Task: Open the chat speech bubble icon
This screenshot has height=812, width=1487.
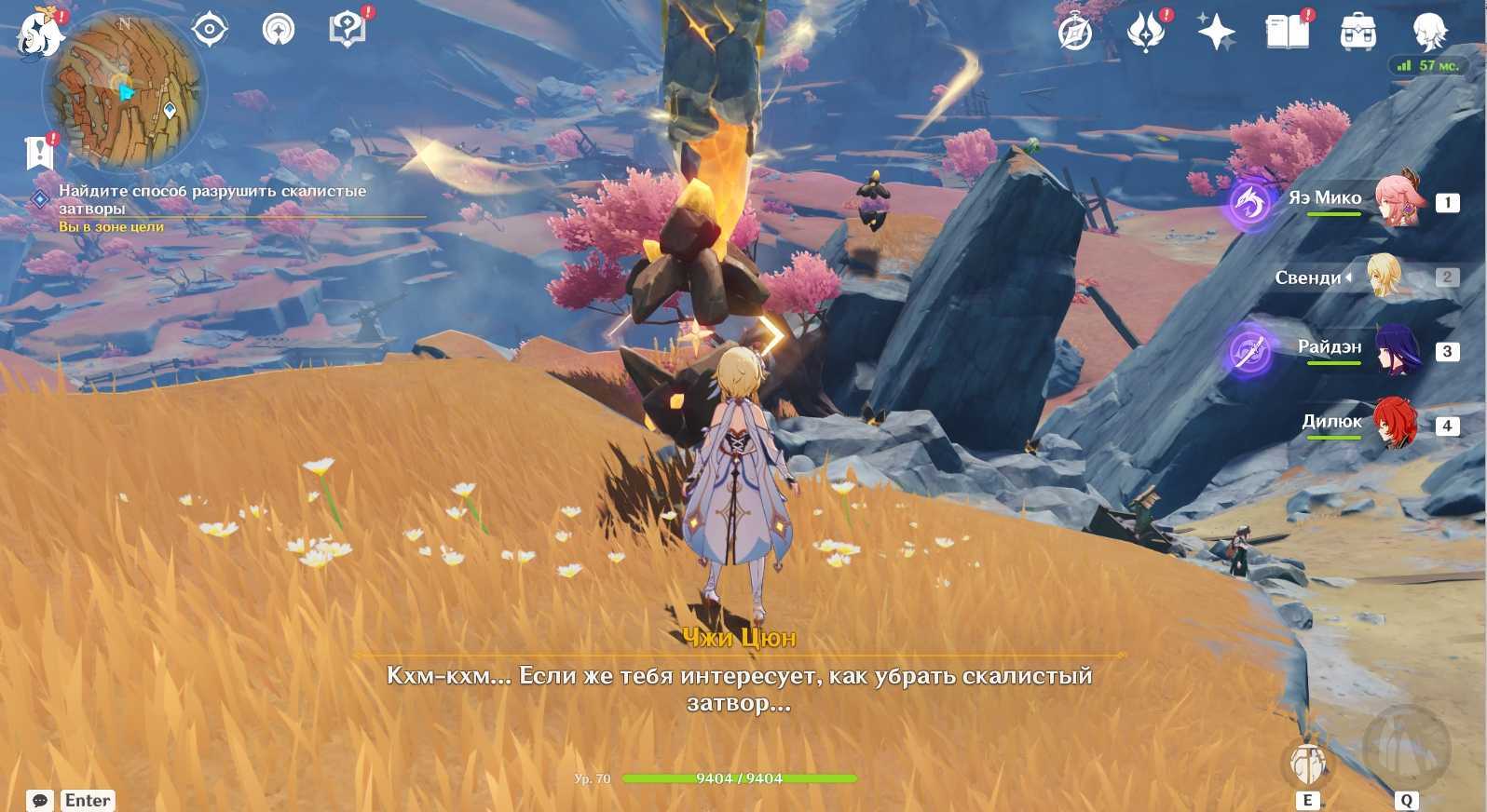Action: coord(39,800)
